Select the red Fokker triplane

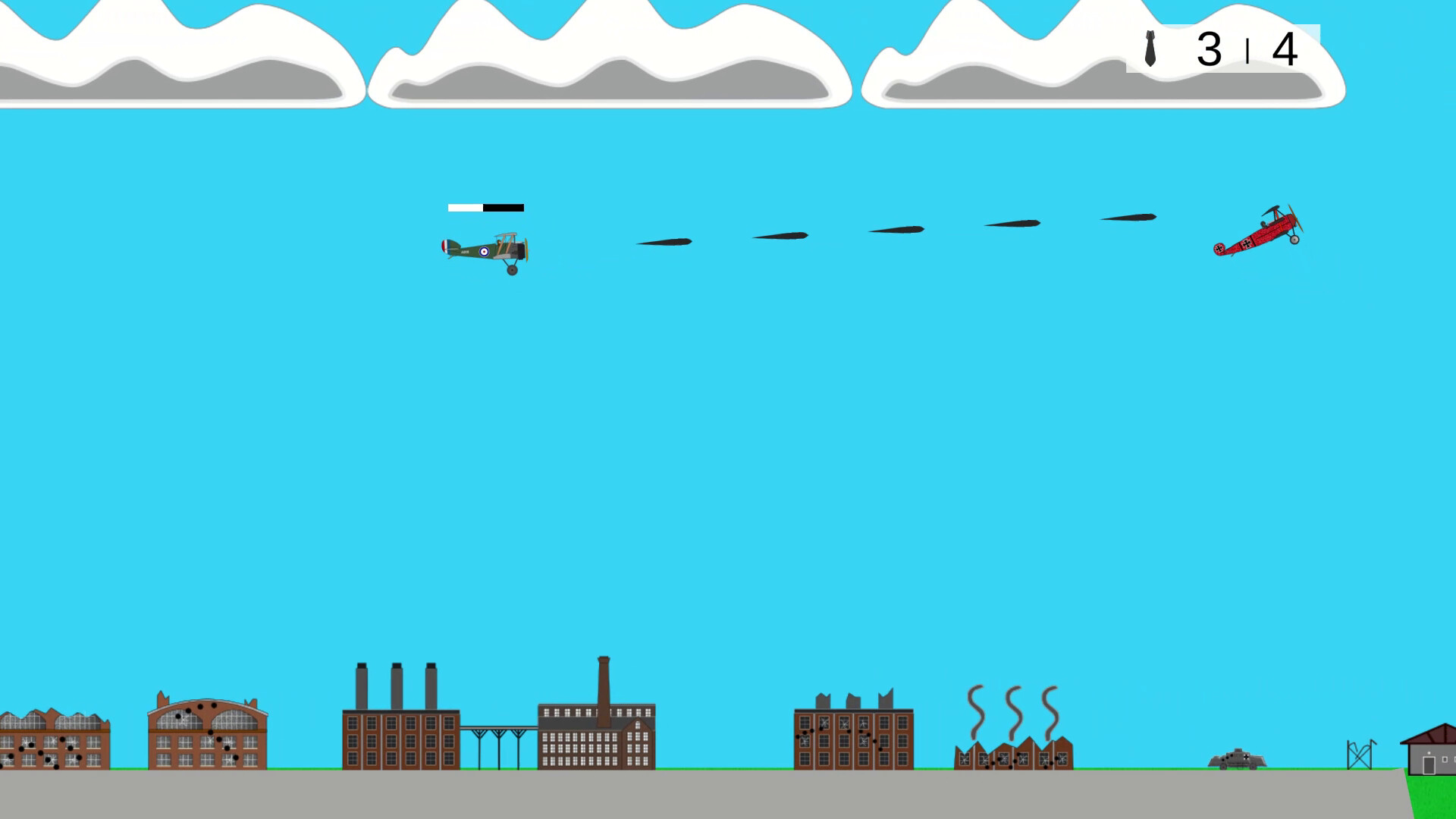click(x=1263, y=231)
